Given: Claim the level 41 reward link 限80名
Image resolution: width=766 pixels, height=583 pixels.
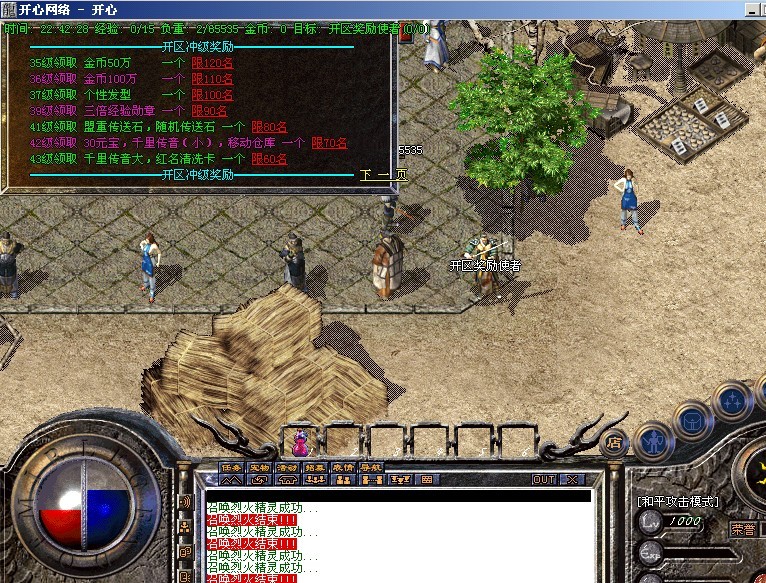Looking at the screenshot, I should pos(269,126).
